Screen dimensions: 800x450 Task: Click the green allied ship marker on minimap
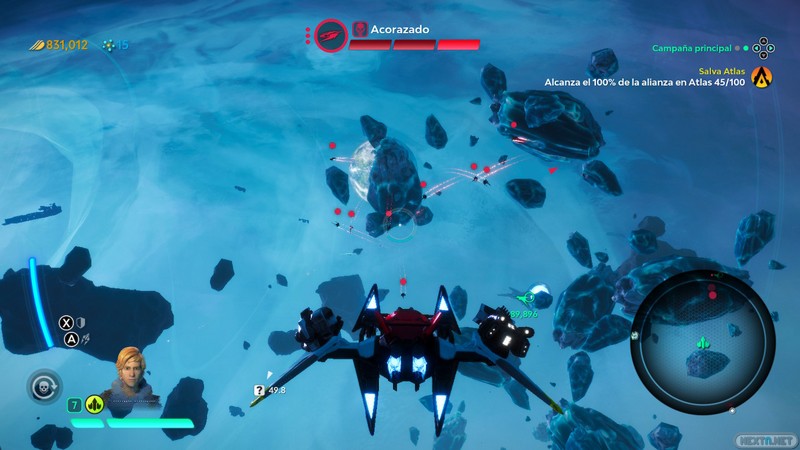(705, 344)
